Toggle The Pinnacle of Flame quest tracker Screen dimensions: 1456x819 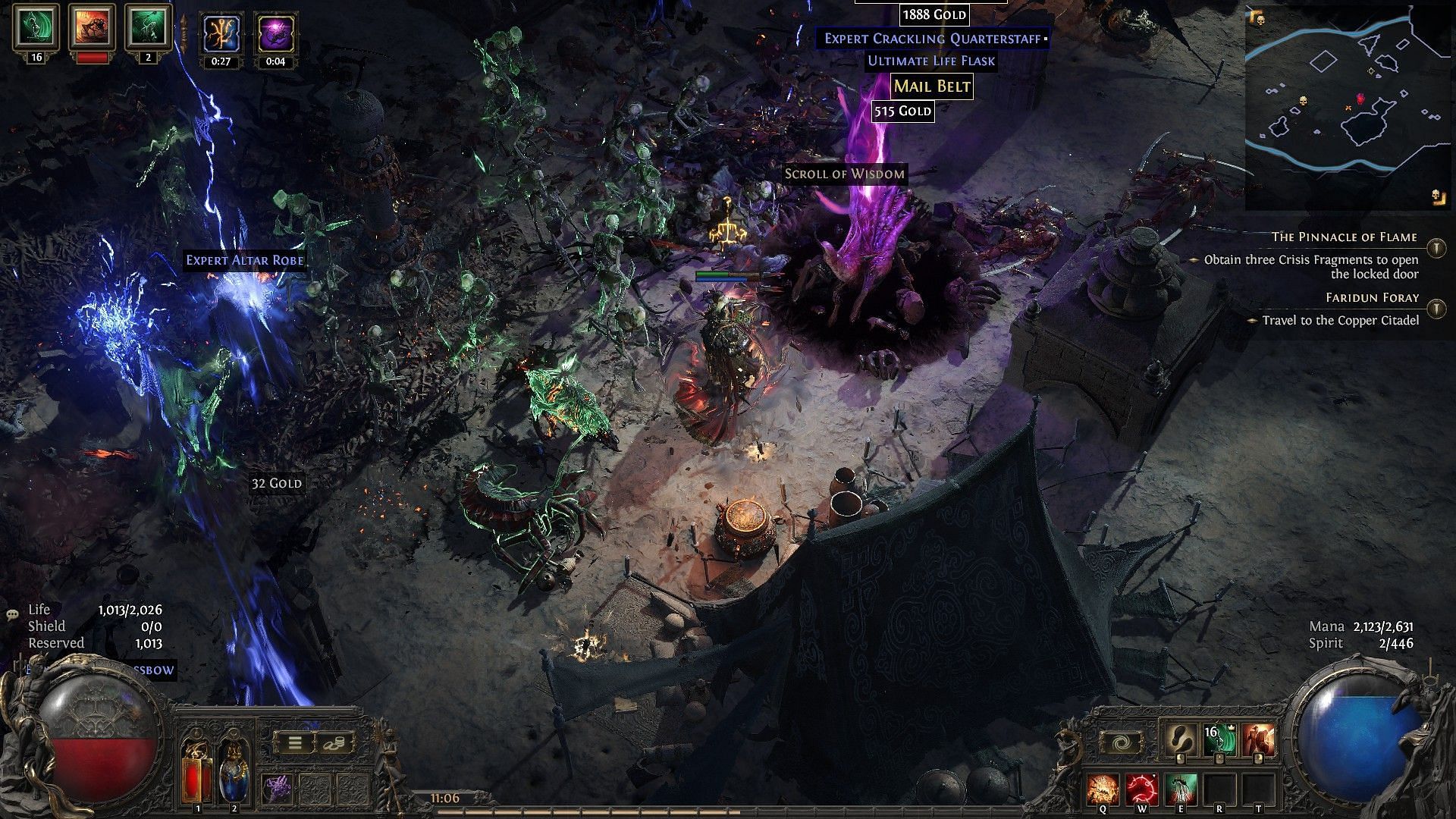[x=1436, y=248]
